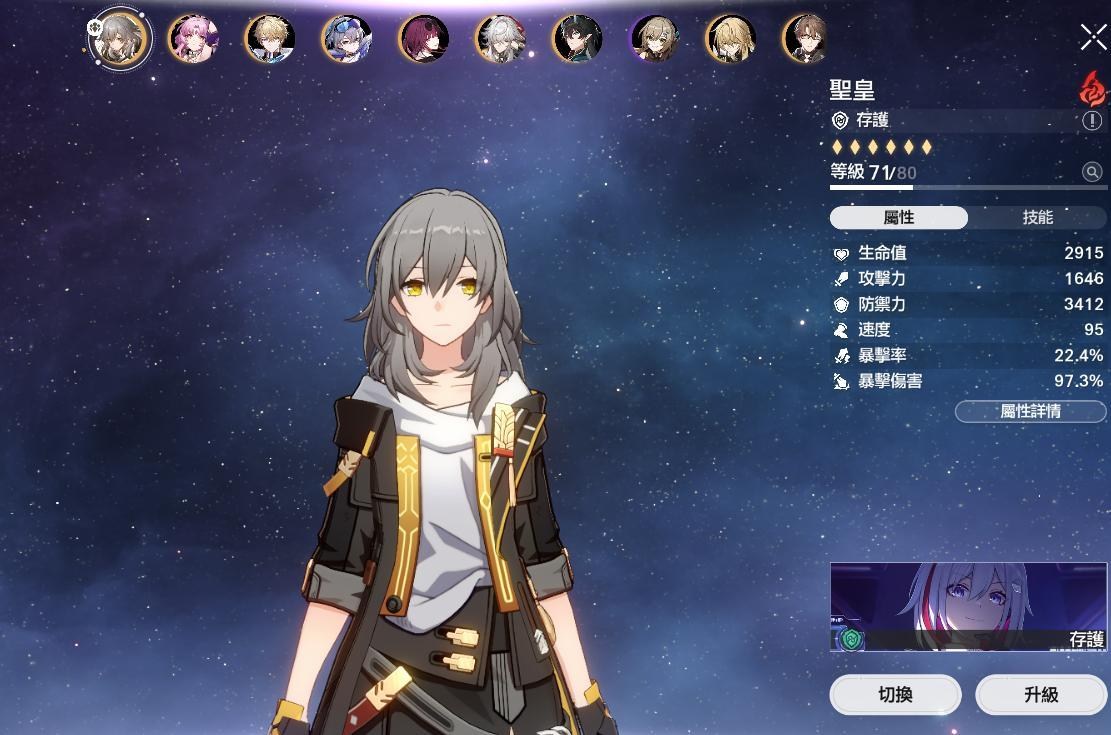Click the magnifier icon beside the level
Image resolution: width=1111 pixels, height=735 pixels.
[x=1092, y=172]
